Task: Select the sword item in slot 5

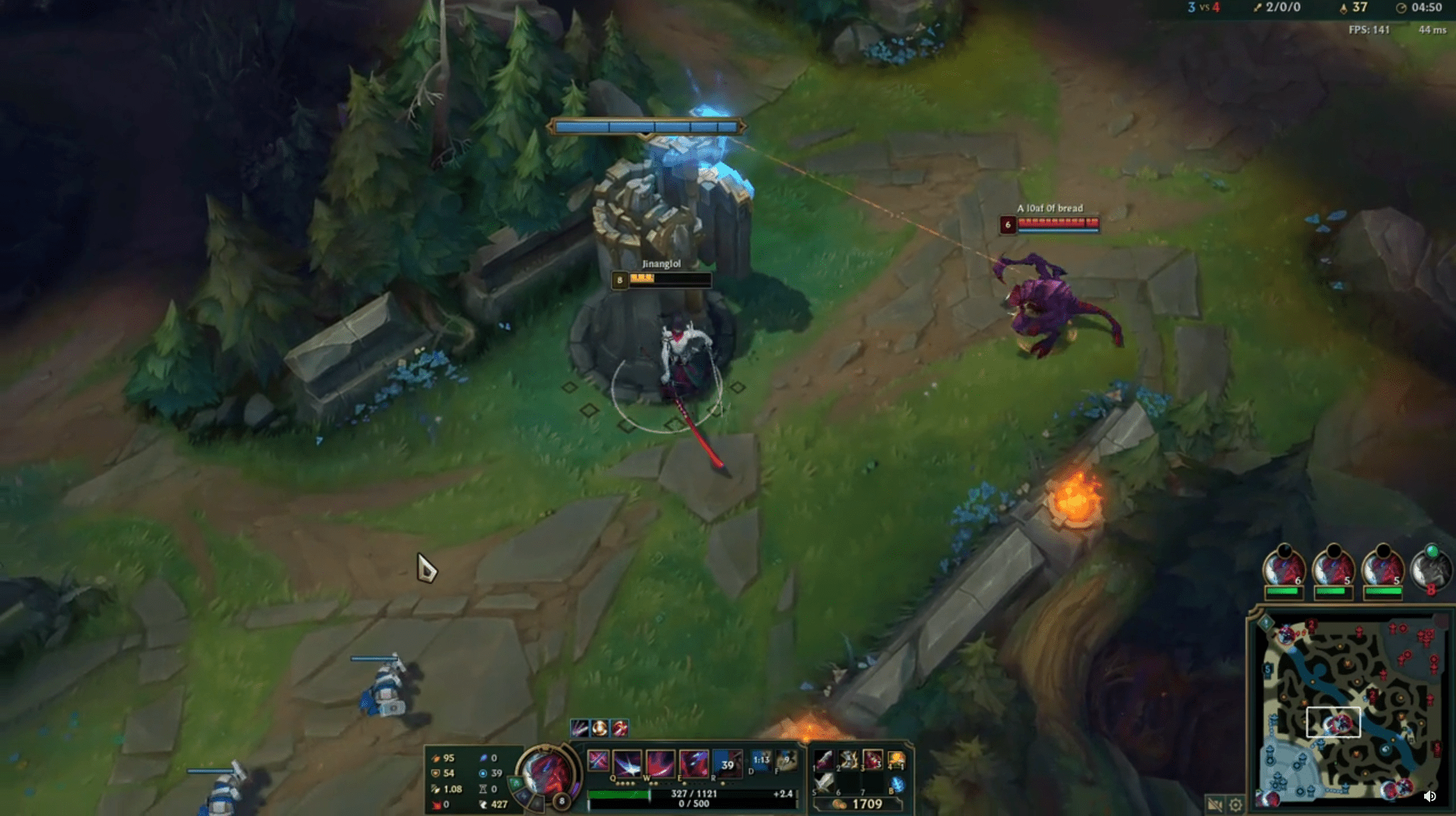Action: click(824, 783)
